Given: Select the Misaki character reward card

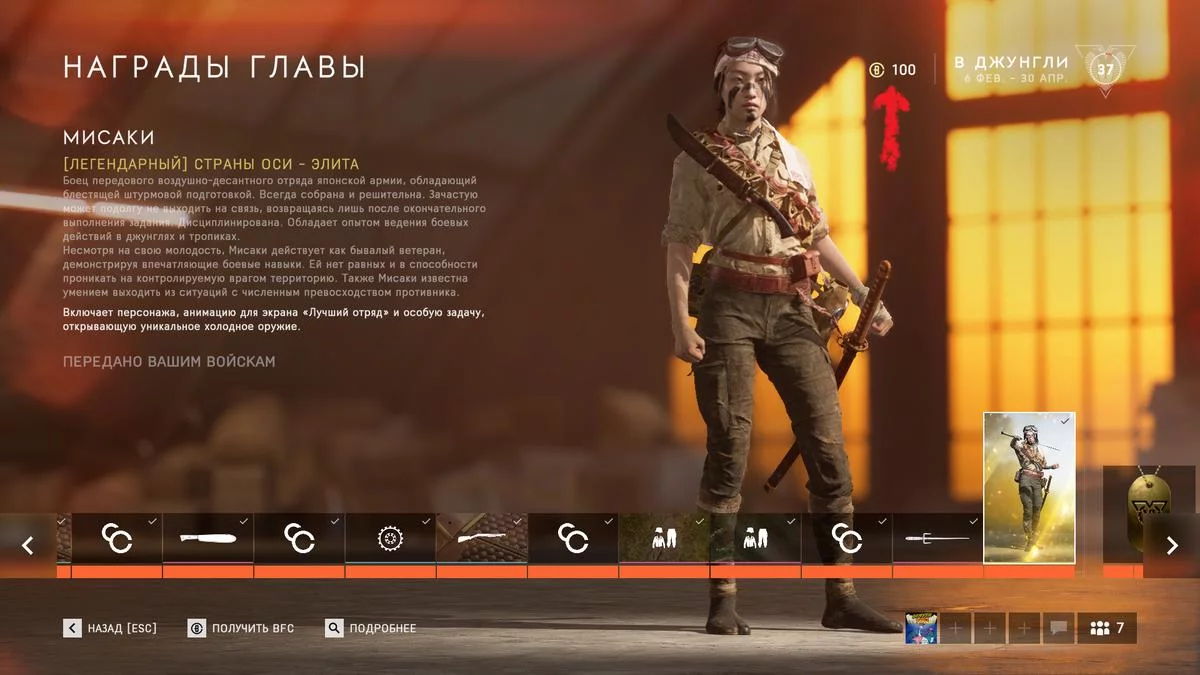Looking at the screenshot, I should [1029, 487].
